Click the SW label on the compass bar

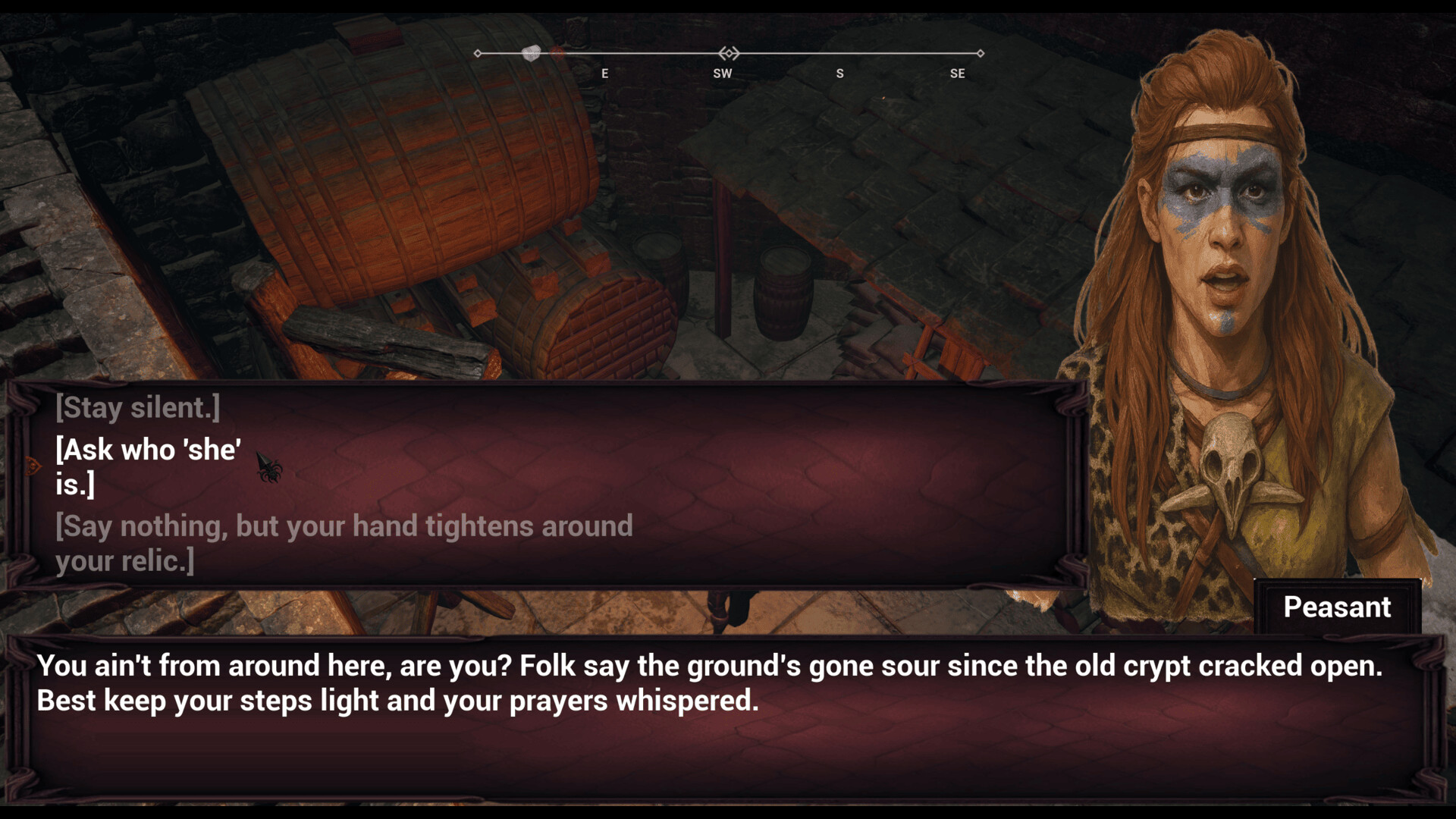tap(723, 74)
